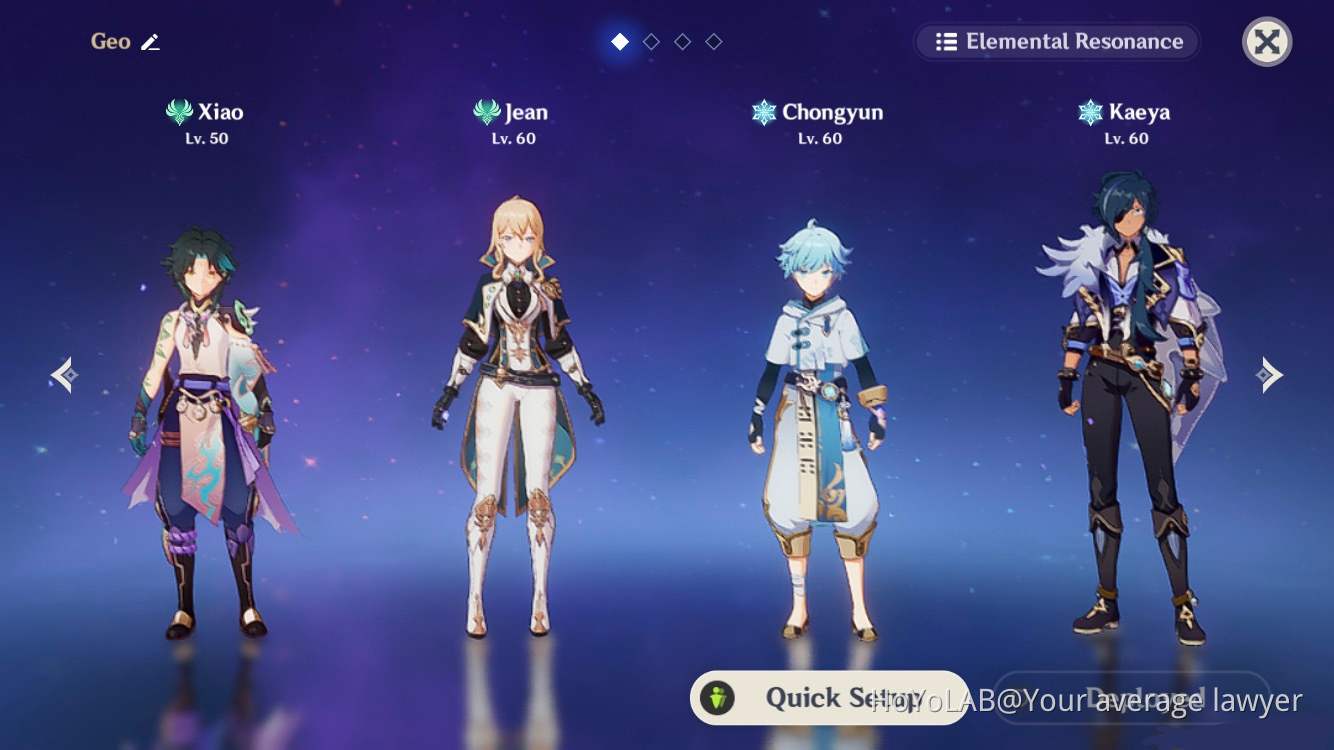
Task: Click Xiao's Anemo element icon
Action: click(x=179, y=112)
